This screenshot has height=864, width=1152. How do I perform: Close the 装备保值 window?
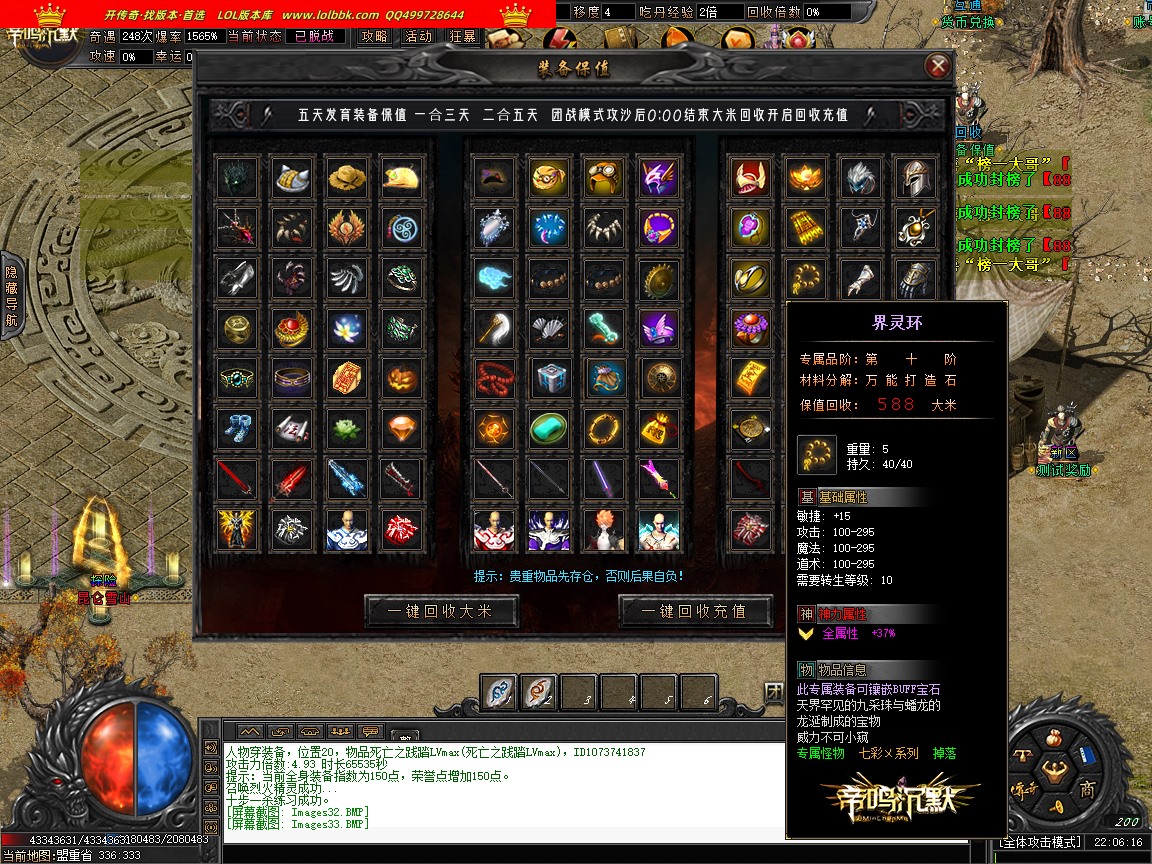coord(937,67)
